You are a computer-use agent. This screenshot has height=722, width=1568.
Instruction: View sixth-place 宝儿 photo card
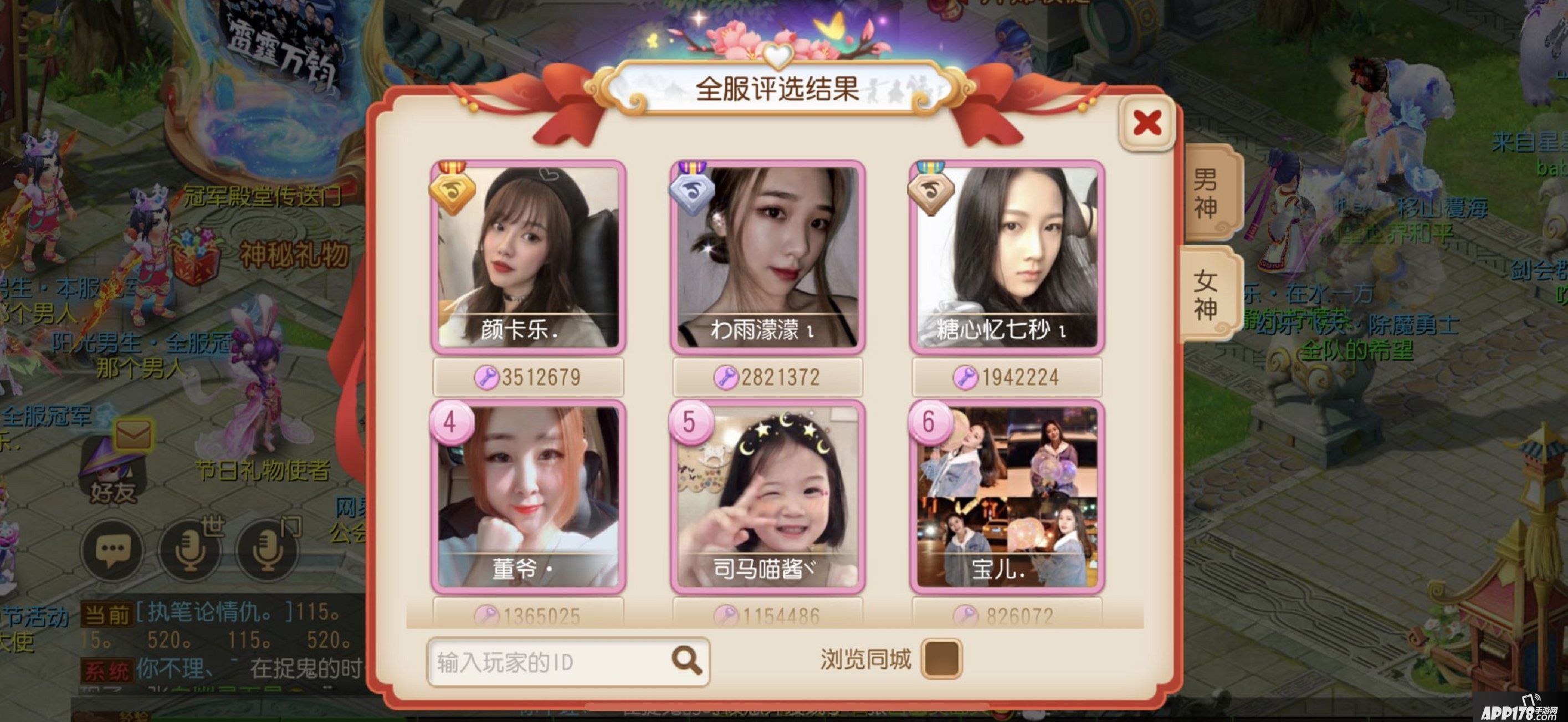tap(1007, 496)
